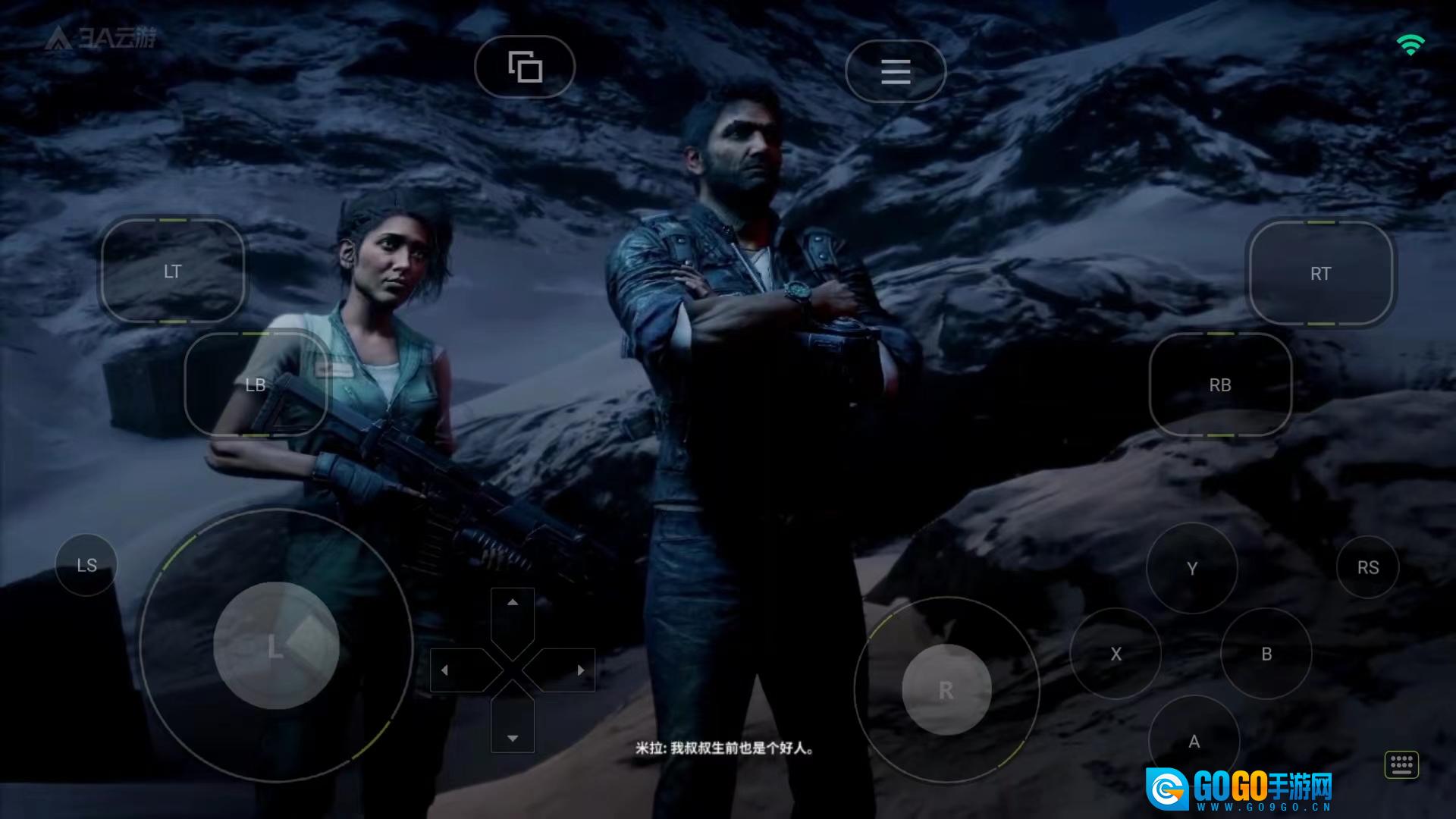1456x819 pixels.
Task: Tap the D-pad down arrow
Action: 513,737
